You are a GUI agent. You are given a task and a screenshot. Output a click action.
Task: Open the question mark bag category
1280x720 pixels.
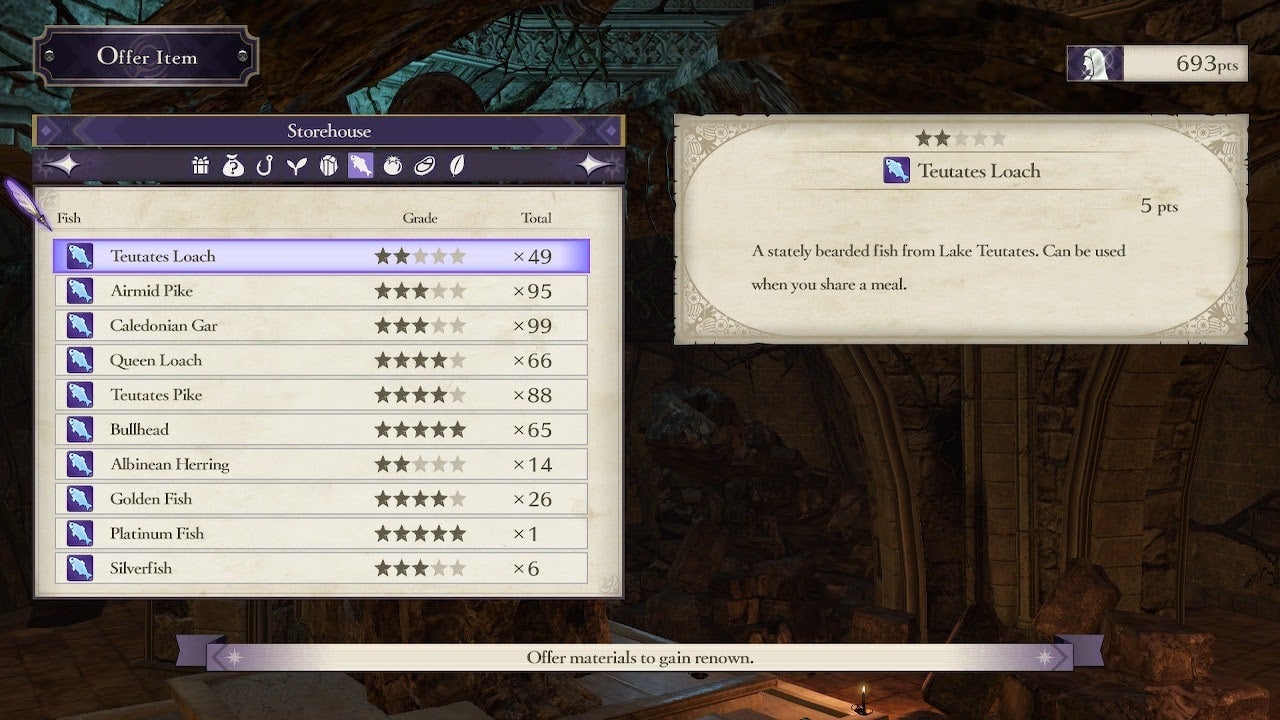click(x=233, y=166)
